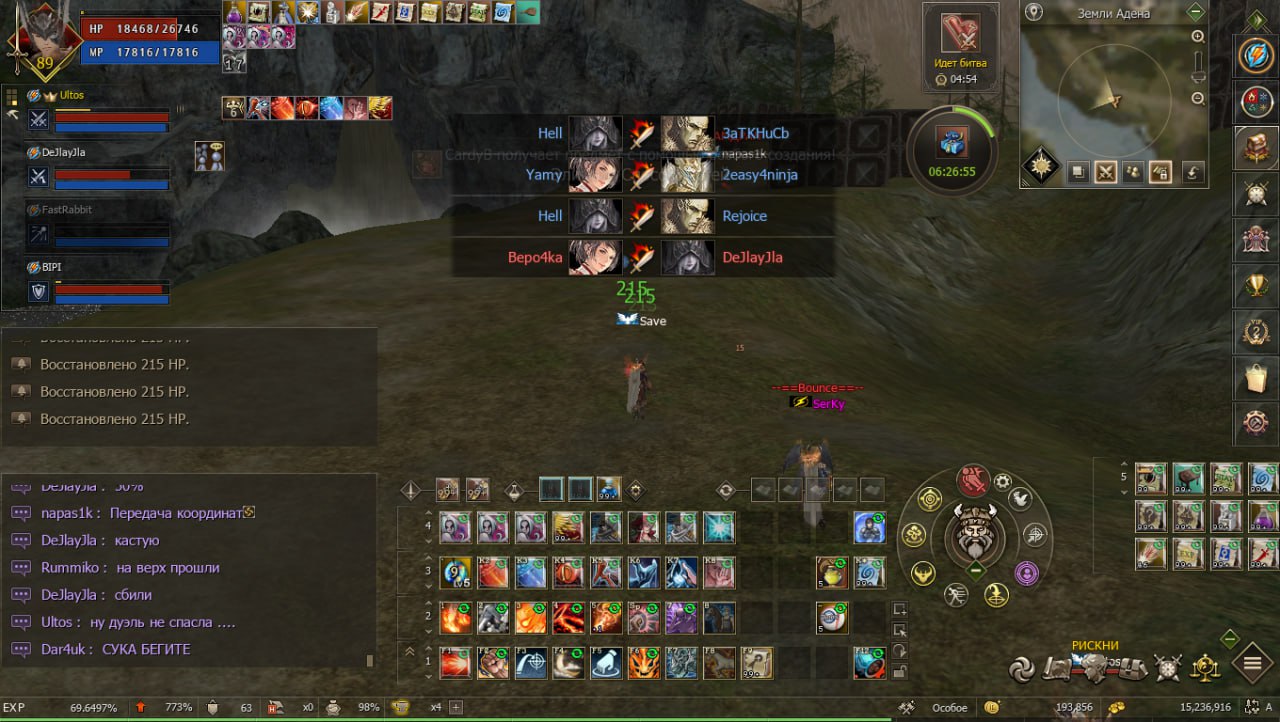Zoom in on the minimap
This screenshot has height=722, width=1280.
1198,36
